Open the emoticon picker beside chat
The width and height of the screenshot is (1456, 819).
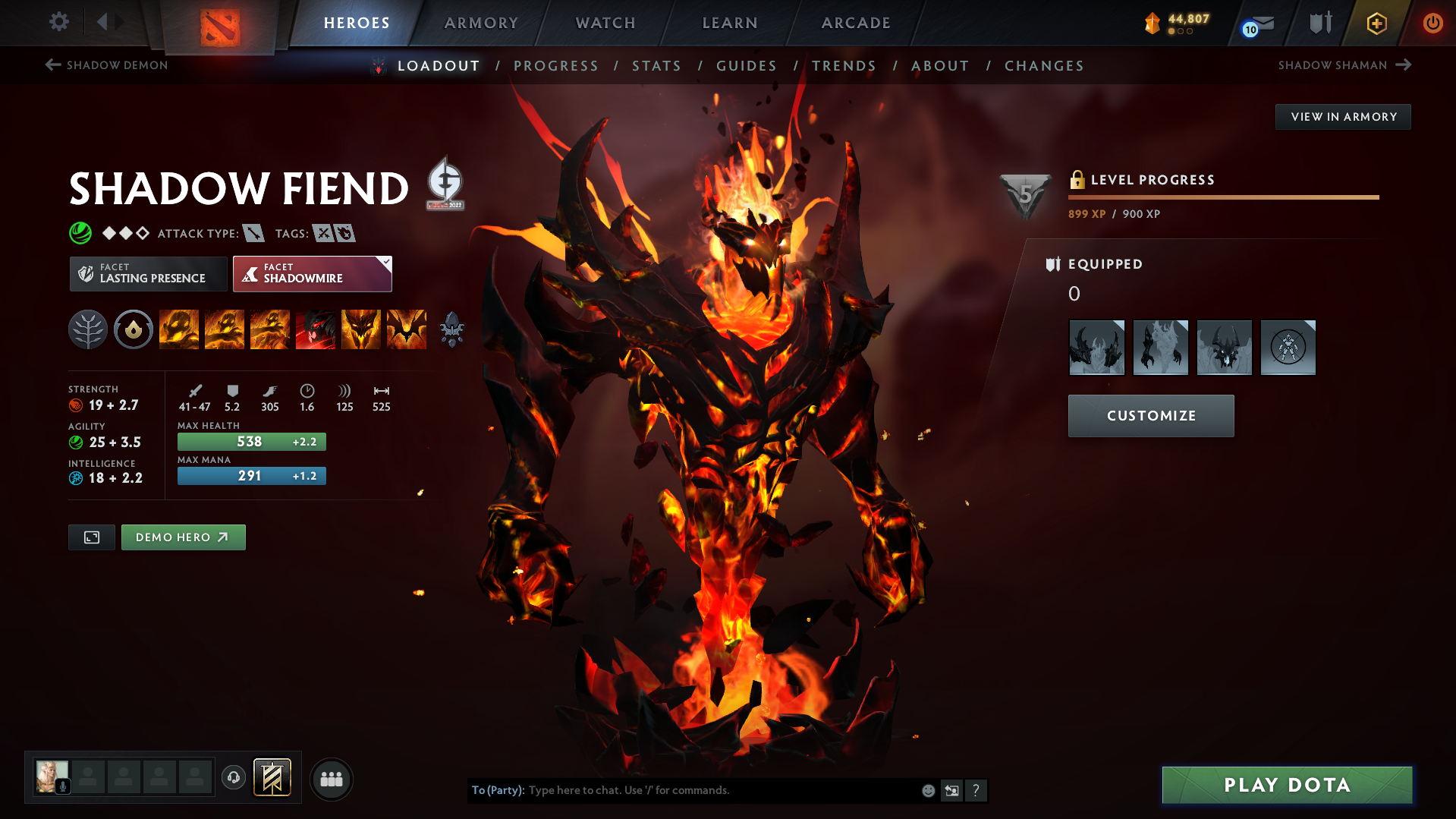927,790
